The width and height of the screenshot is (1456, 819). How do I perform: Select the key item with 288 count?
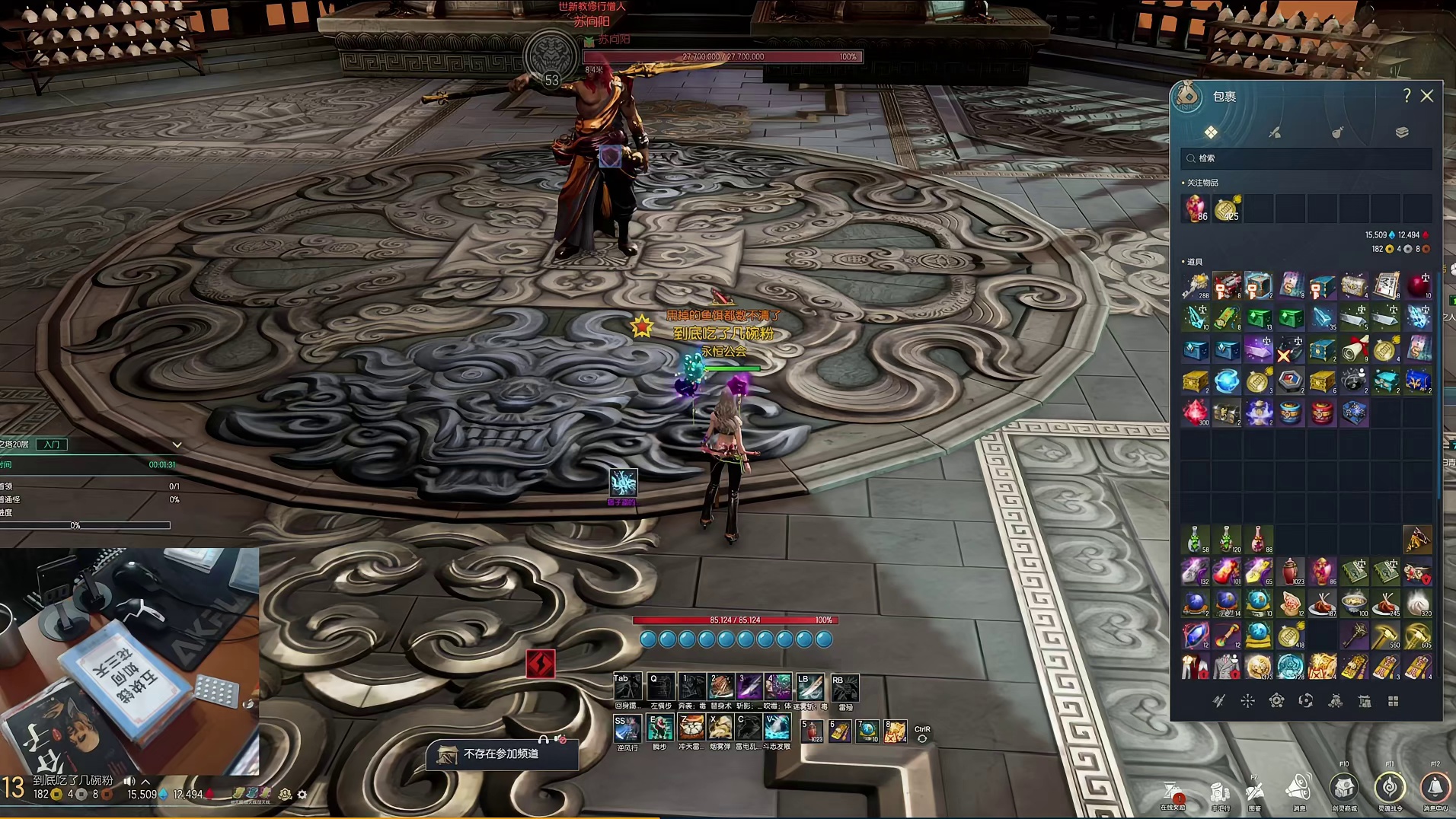1195,286
